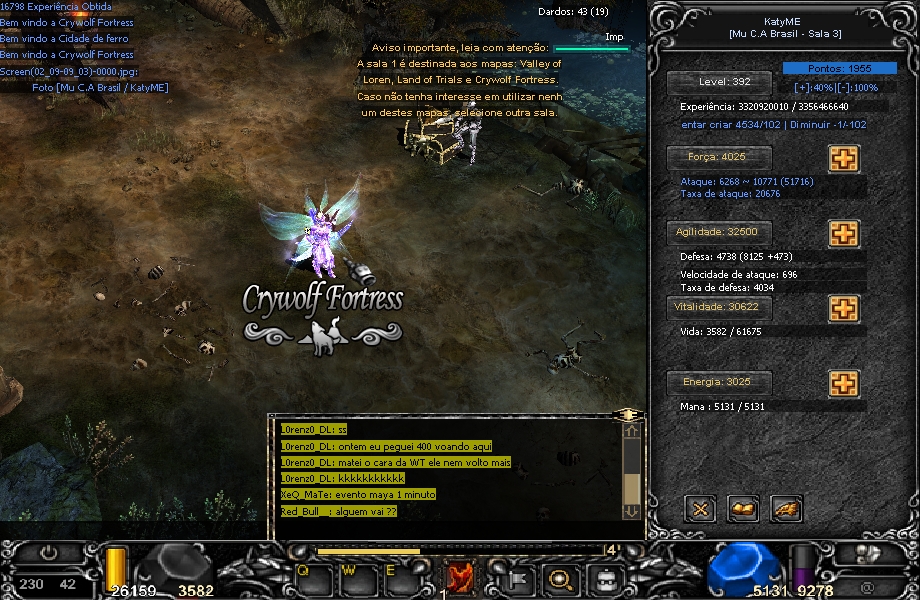
Task: Add a point to Força
Action: [x=844, y=158]
